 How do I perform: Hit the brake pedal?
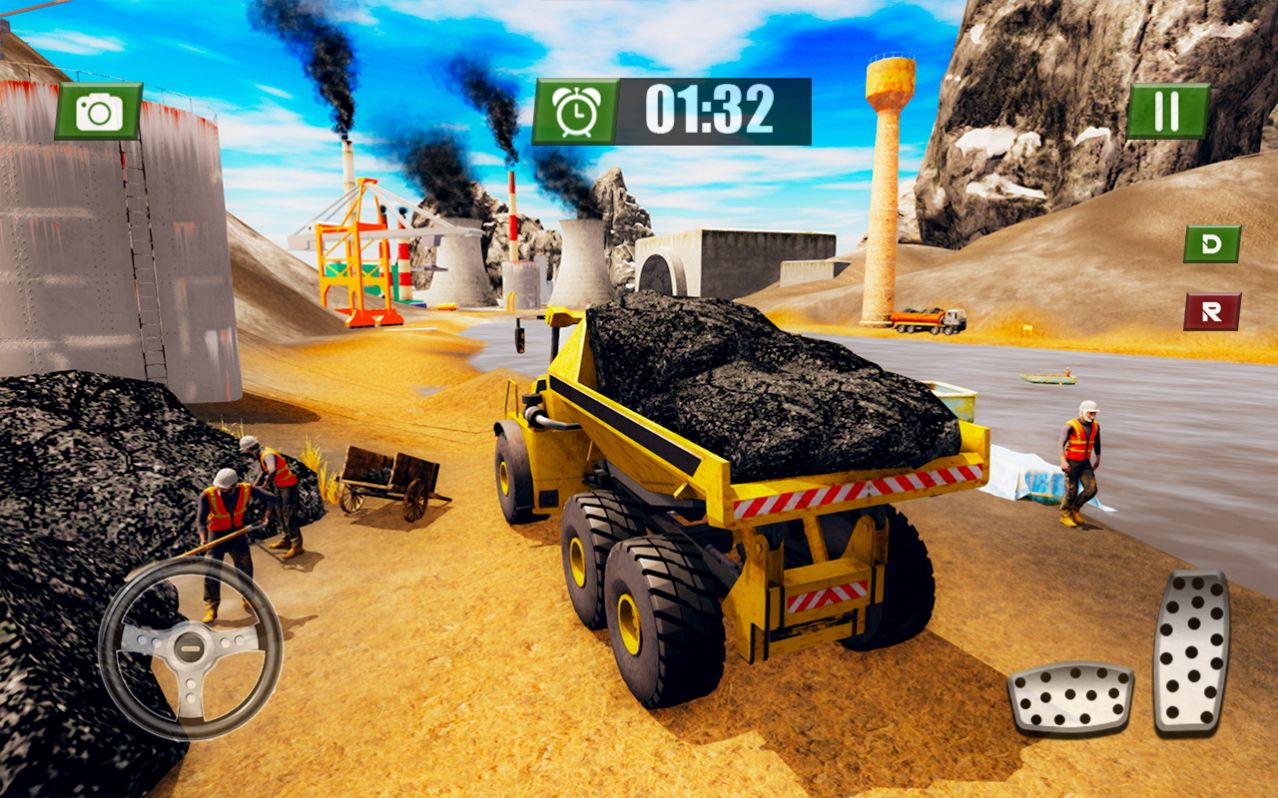(1070, 698)
